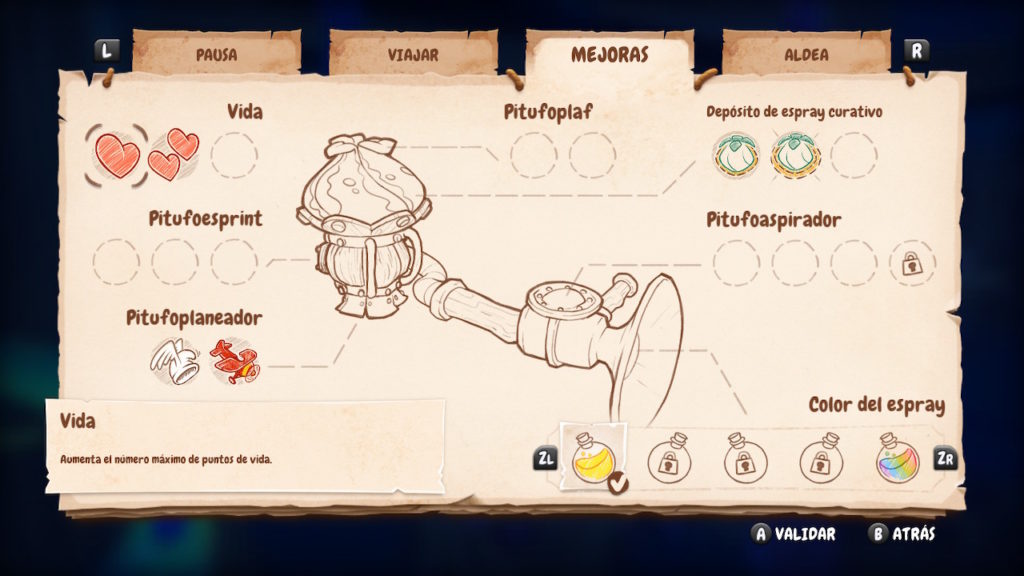The height and width of the screenshot is (576, 1024).
Task: Select the rainbow spray color potion
Action: (897, 459)
